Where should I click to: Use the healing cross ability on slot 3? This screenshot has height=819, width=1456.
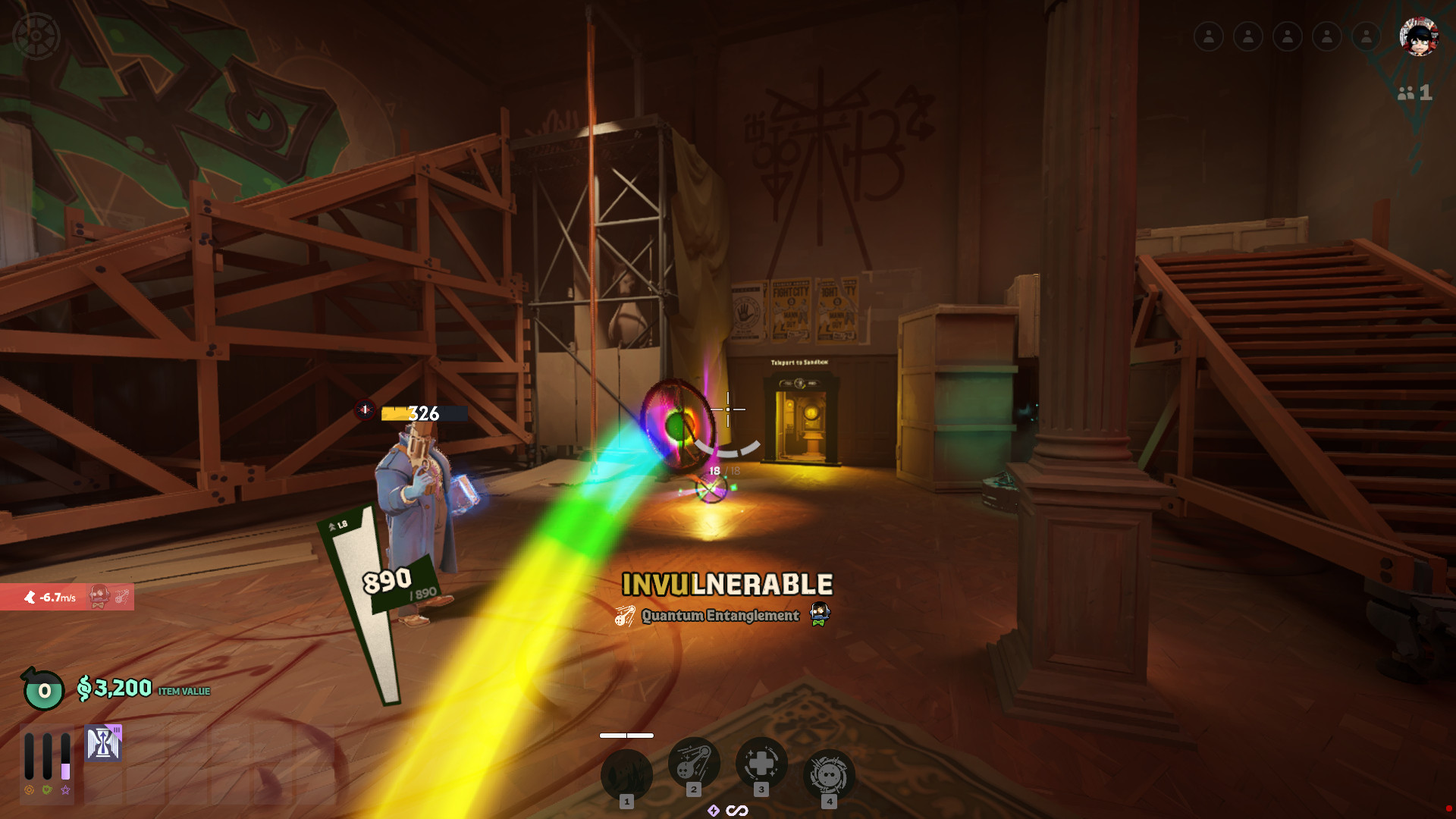(x=761, y=763)
